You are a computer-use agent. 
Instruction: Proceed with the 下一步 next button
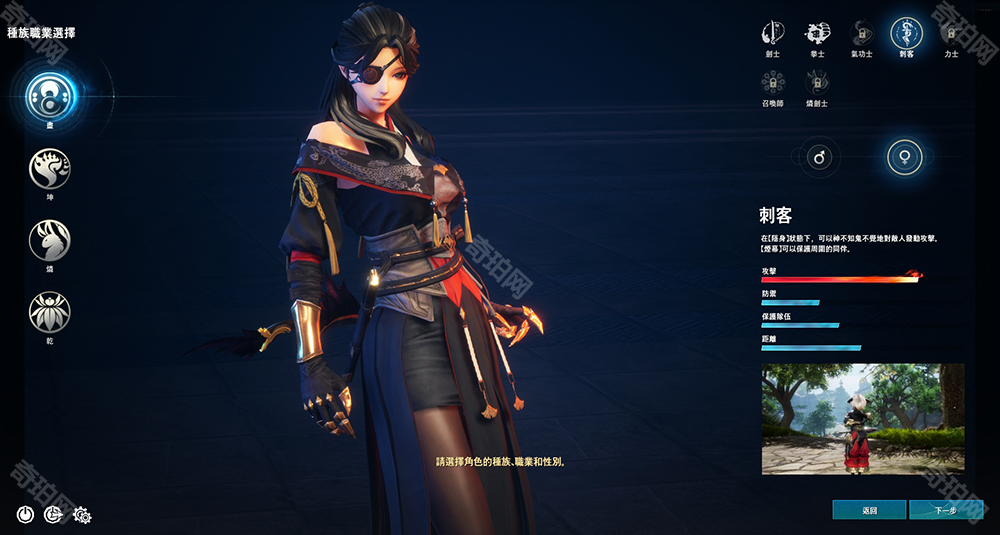(x=946, y=510)
